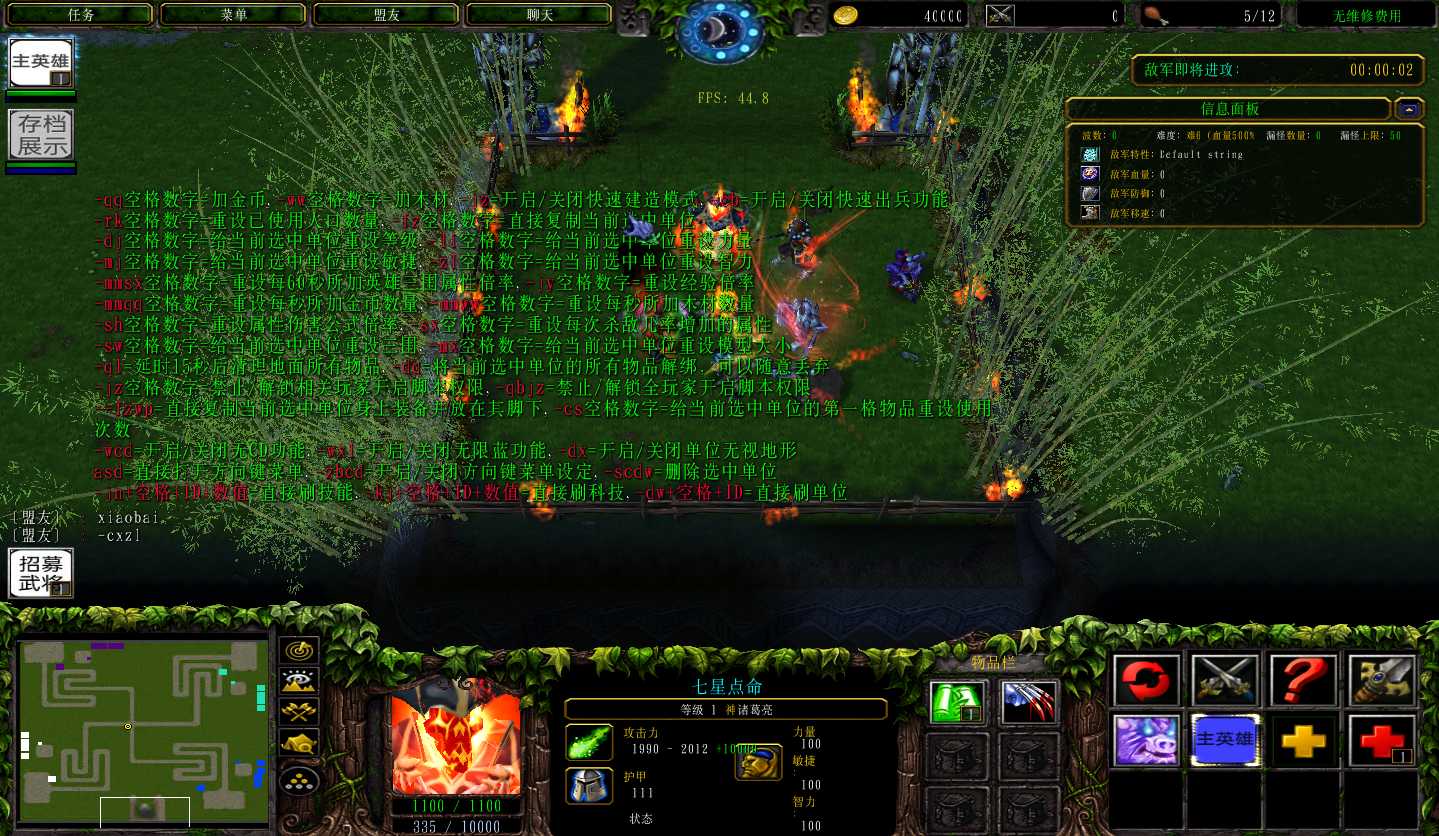
Task: Click the red question mark command
Action: click(x=1303, y=682)
